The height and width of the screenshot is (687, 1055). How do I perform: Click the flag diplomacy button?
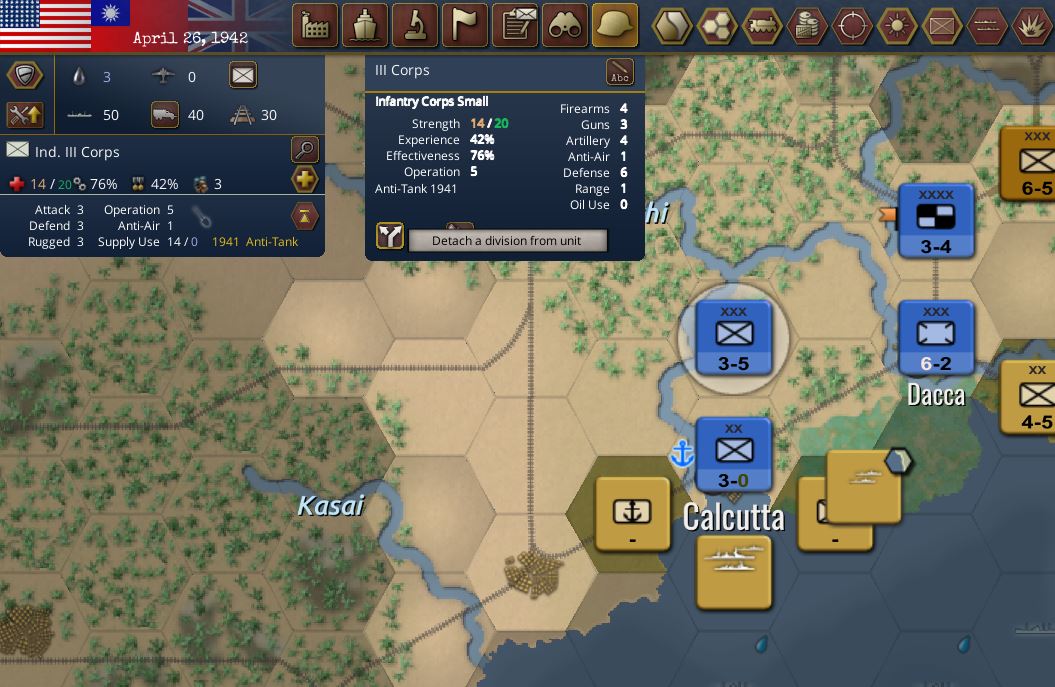[x=465, y=25]
